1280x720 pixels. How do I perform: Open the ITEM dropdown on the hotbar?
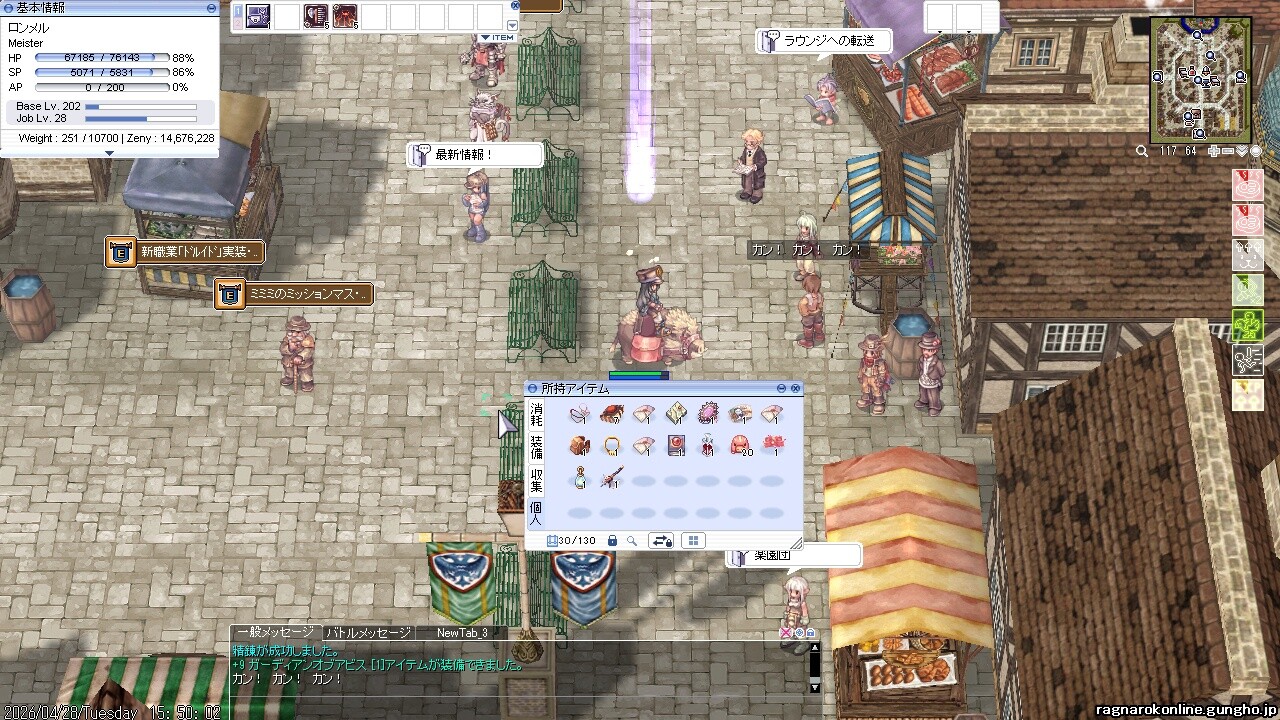pos(497,38)
